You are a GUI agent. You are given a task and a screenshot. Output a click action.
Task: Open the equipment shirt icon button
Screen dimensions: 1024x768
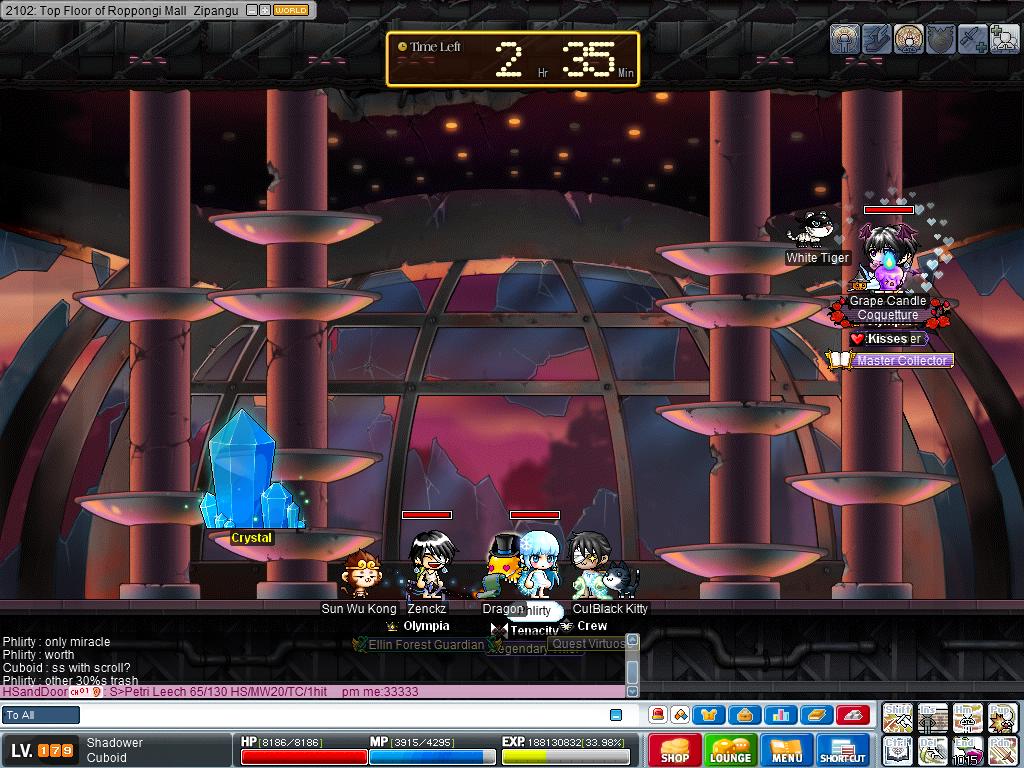(x=709, y=715)
